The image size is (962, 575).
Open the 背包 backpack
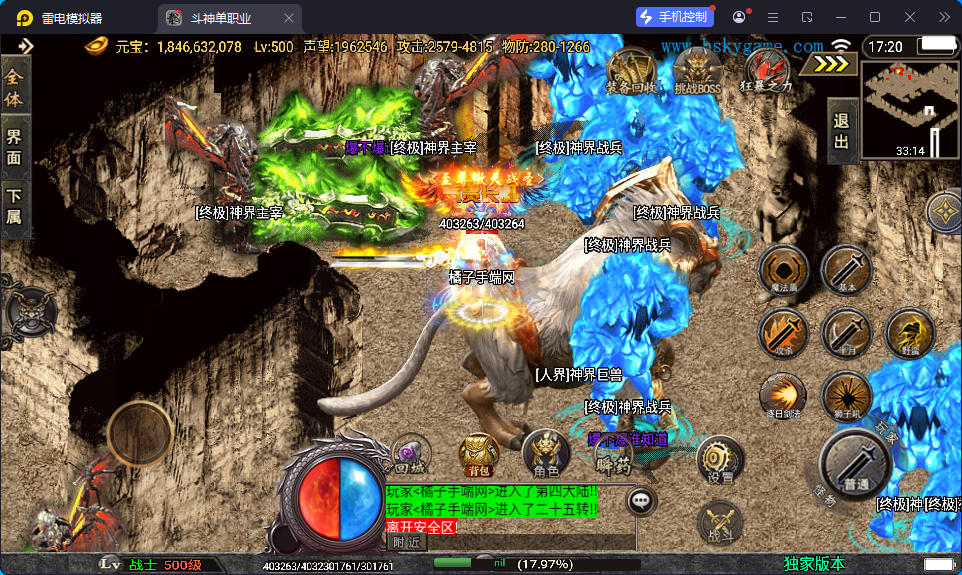tap(479, 454)
